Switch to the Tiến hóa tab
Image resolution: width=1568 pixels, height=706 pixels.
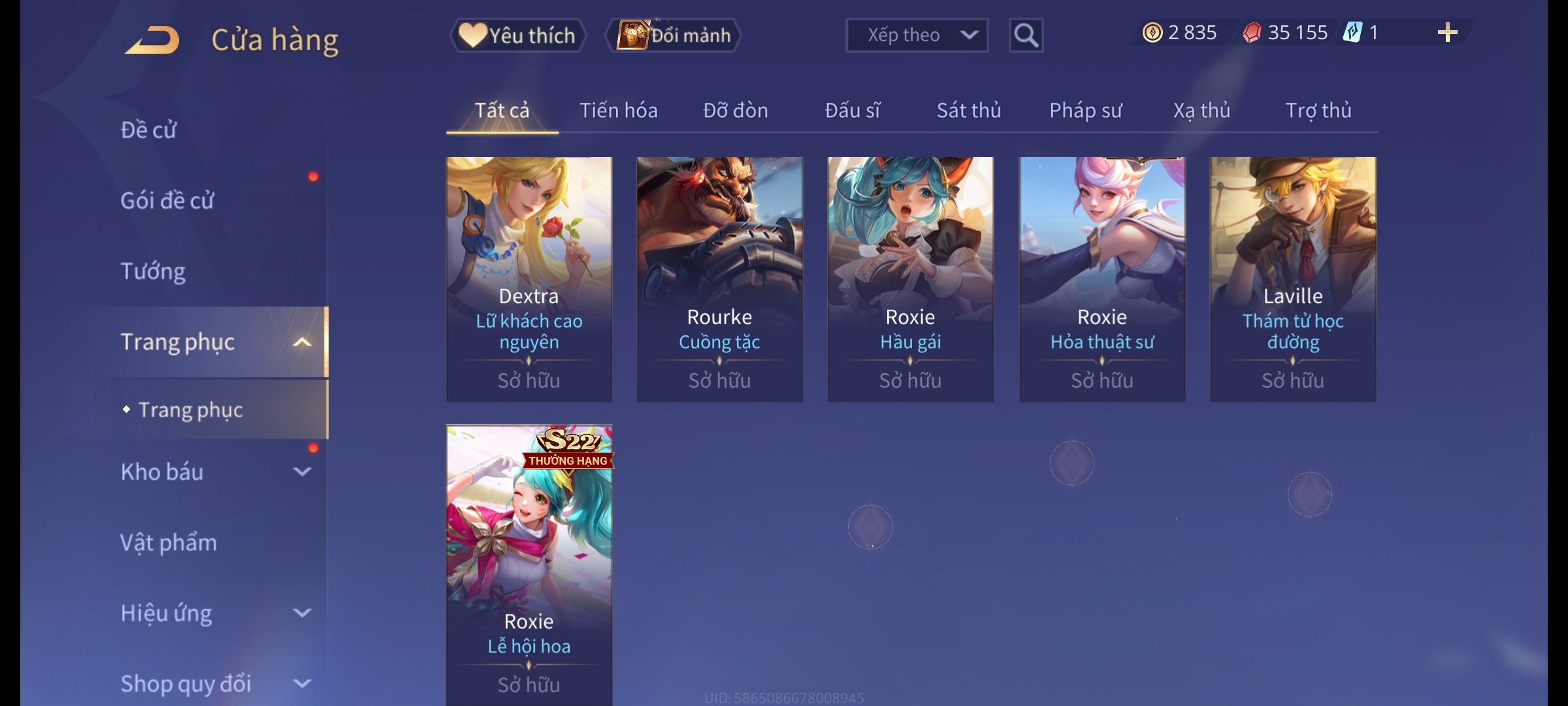click(x=618, y=110)
